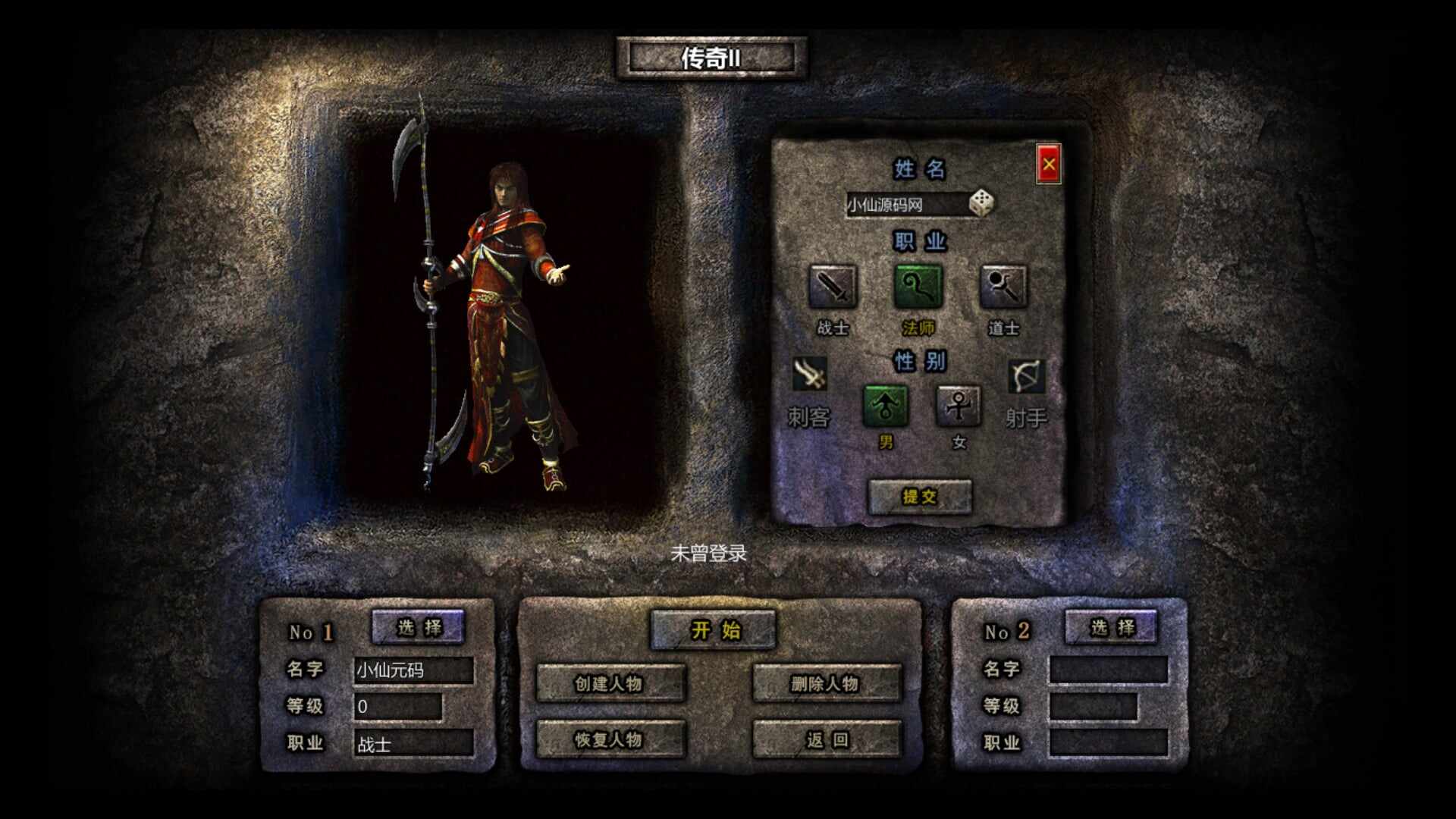
Task: Roll a random name with the dice
Action: point(981,203)
